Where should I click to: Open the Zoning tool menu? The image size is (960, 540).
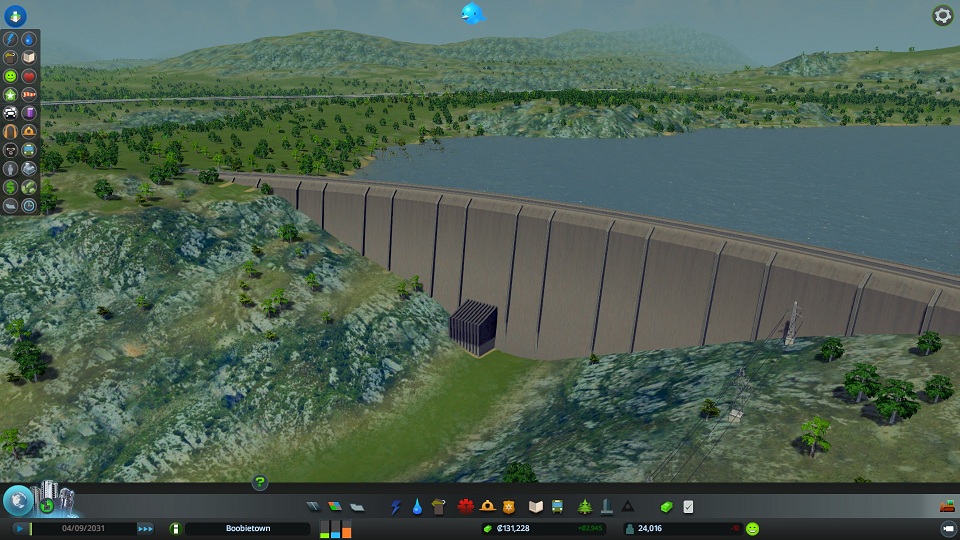(334, 507)
